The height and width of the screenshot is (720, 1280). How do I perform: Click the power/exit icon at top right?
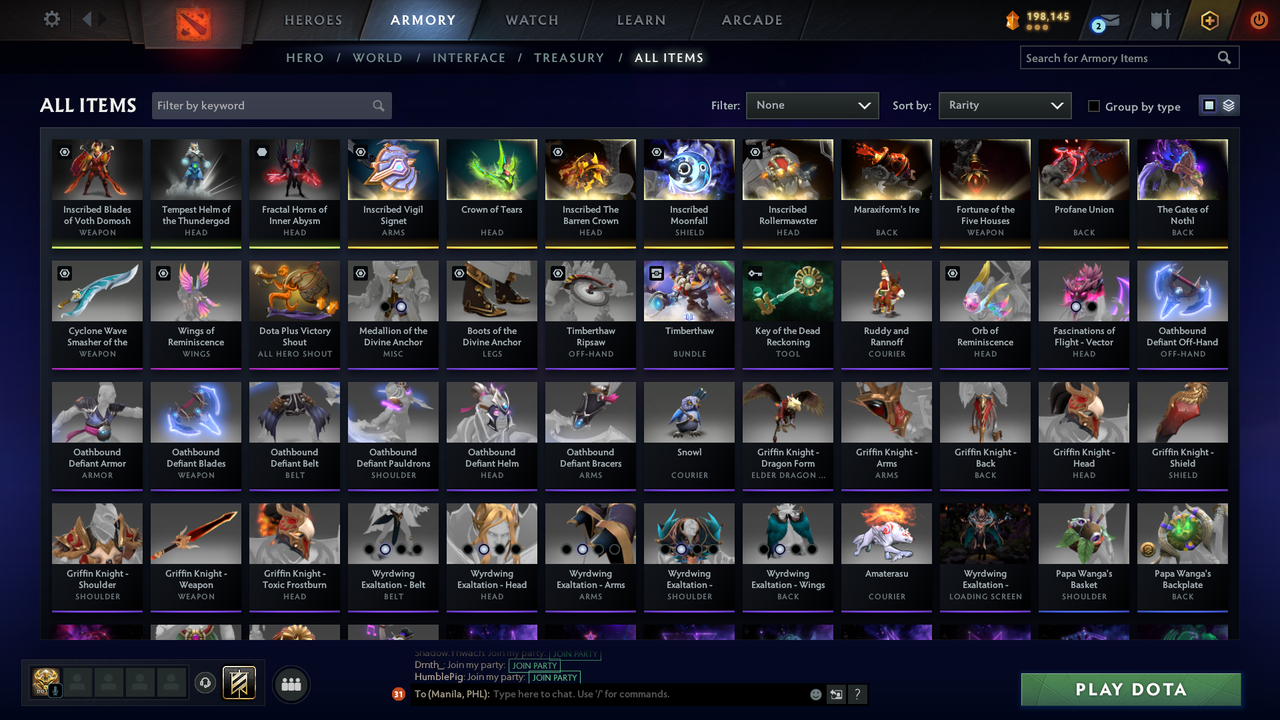pyautogui.click(x=1258, y=18)
